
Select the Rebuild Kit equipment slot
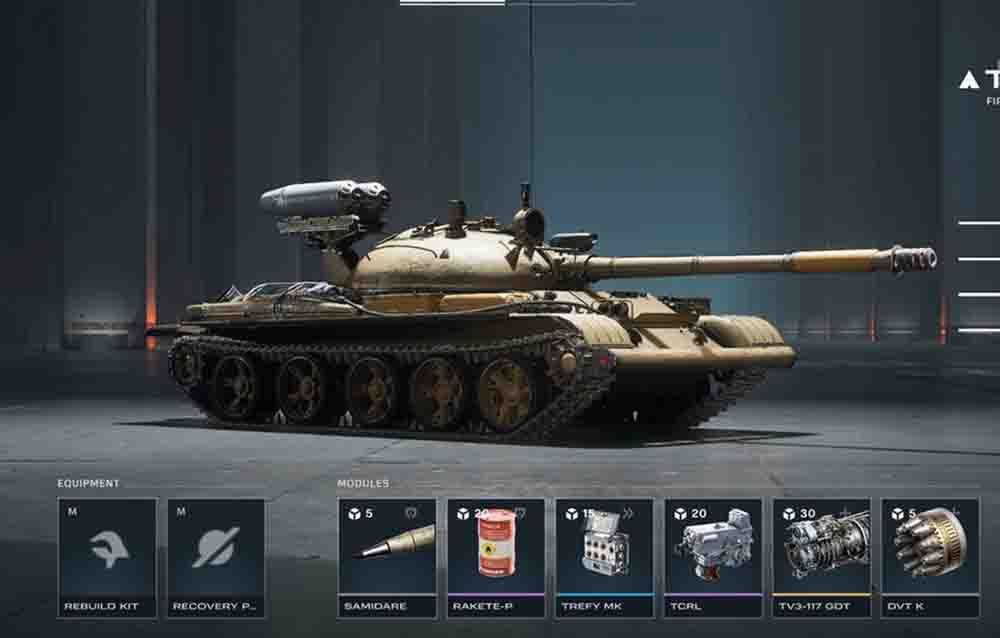(x=107, y=556)
